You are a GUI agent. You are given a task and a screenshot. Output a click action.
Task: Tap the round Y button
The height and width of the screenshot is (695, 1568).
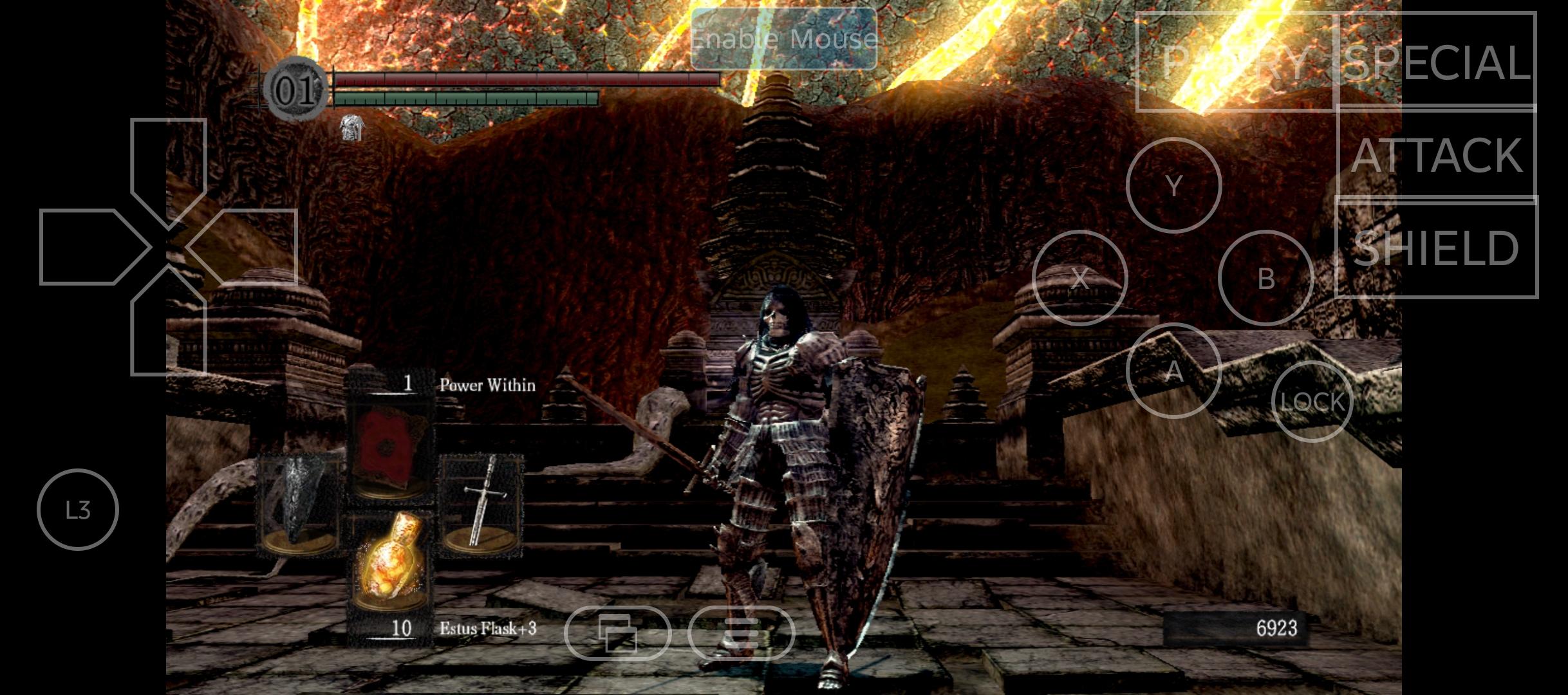(1173, 185)
